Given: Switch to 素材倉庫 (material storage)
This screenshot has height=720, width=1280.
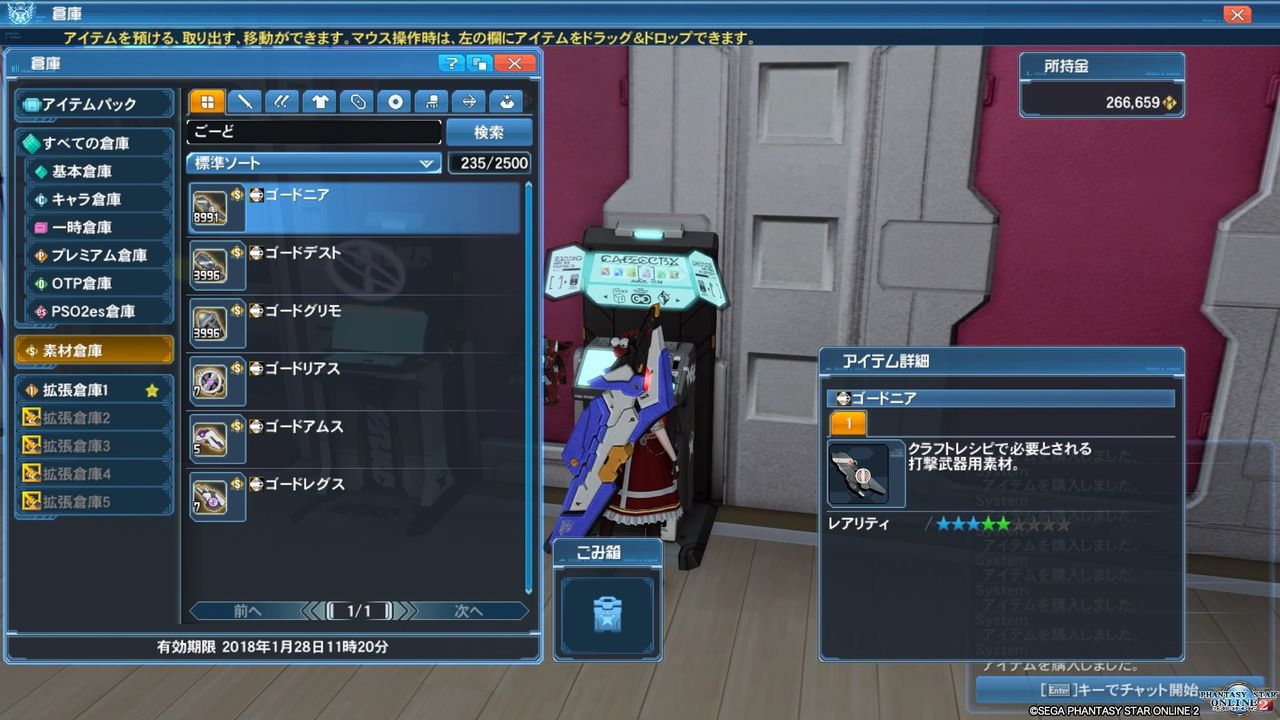Looking at the screenshot, I should coord(93,350).
